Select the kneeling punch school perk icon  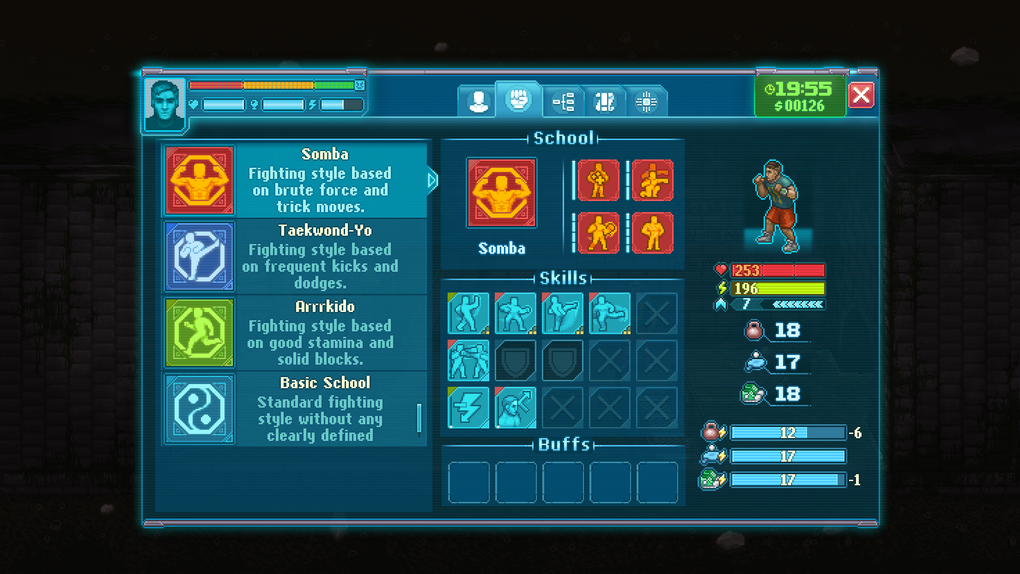point(652,181)
